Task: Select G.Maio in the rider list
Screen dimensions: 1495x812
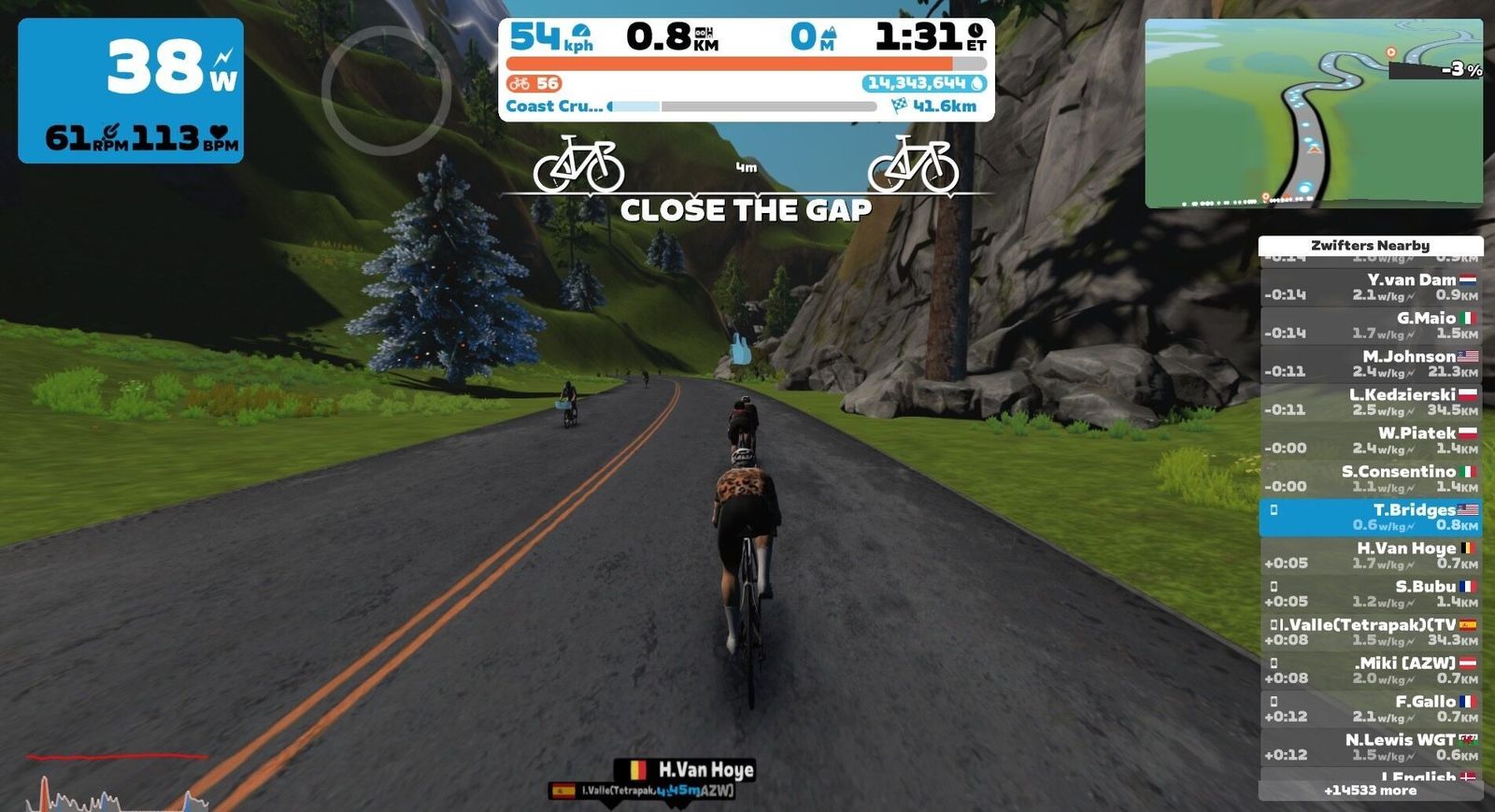Action: click(1370, 325)
